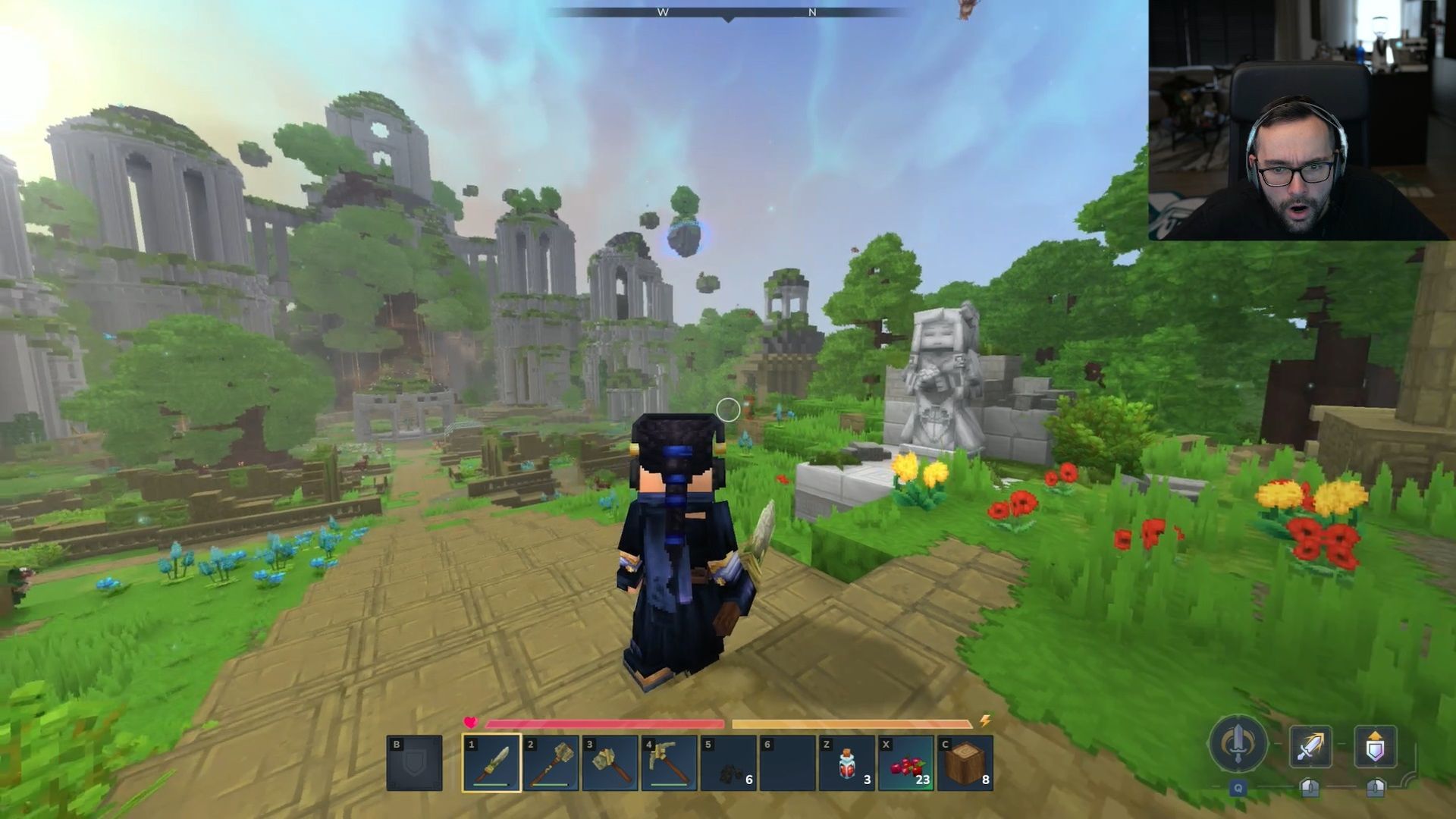Screen dimensions: 1456x819
Task: Trigger the glowing sword attack ability
Action: click(1310, 747)
